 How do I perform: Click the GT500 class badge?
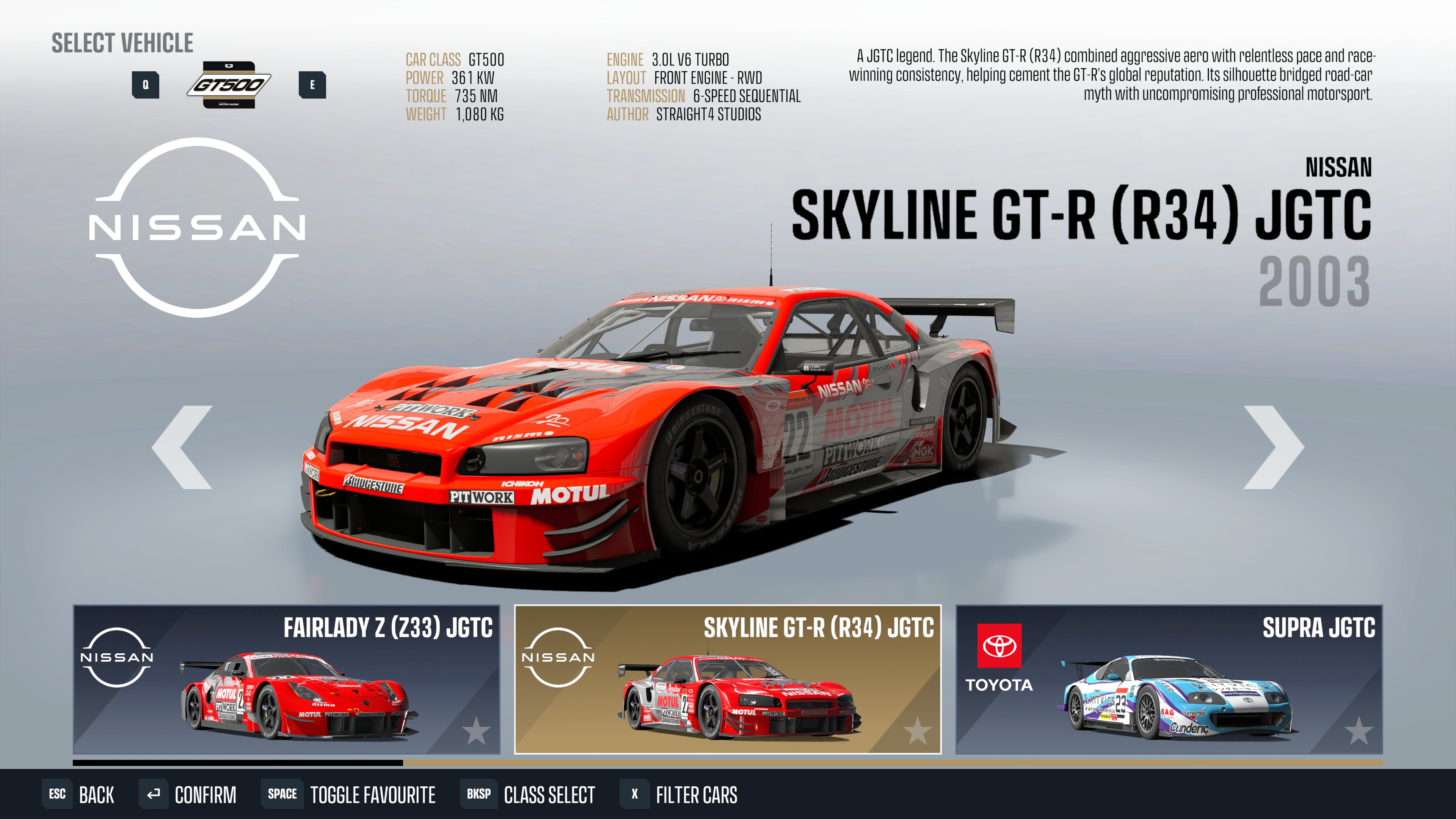(x=228, y=85)
